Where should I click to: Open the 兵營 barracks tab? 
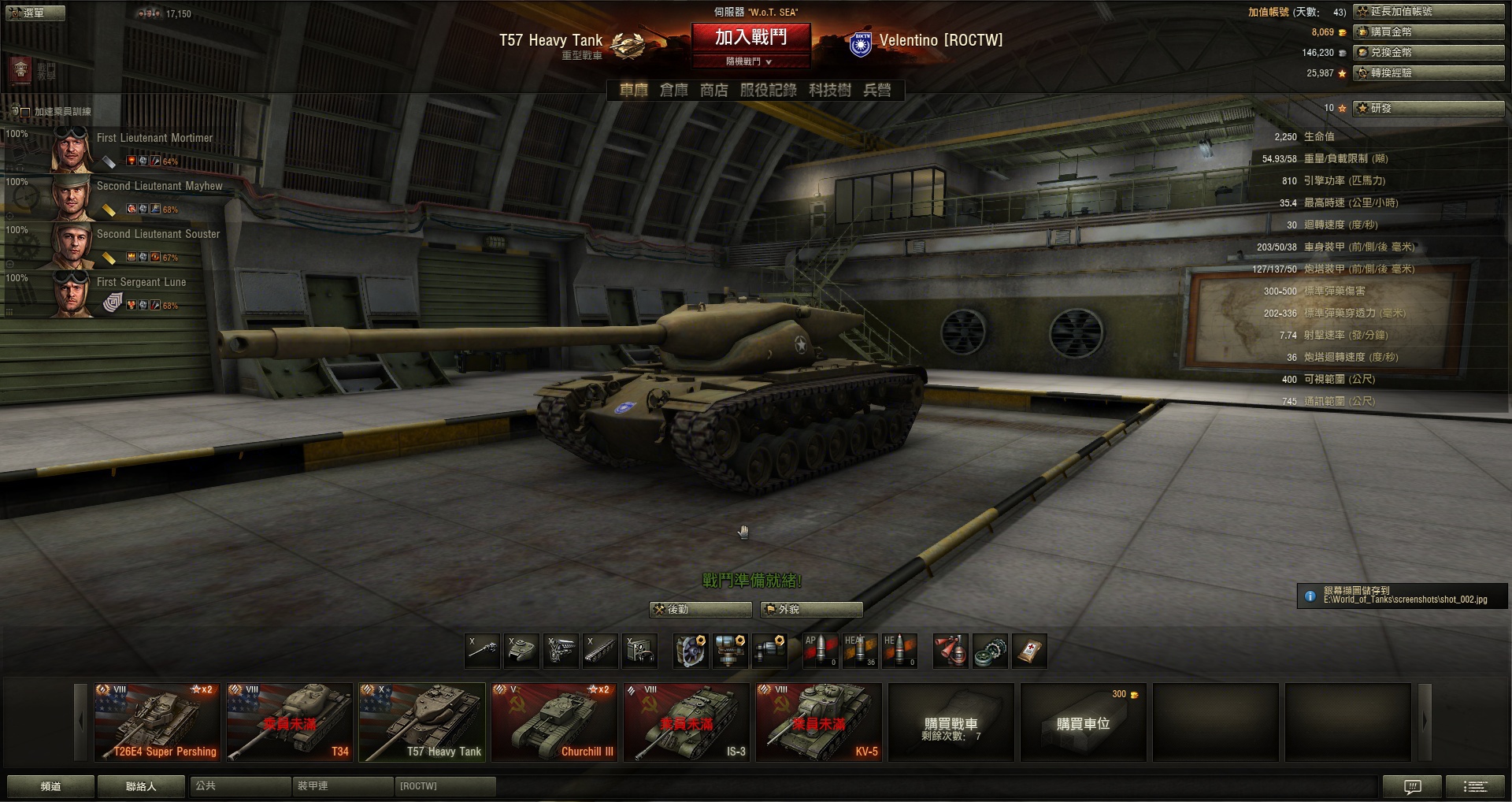[877, 91]
